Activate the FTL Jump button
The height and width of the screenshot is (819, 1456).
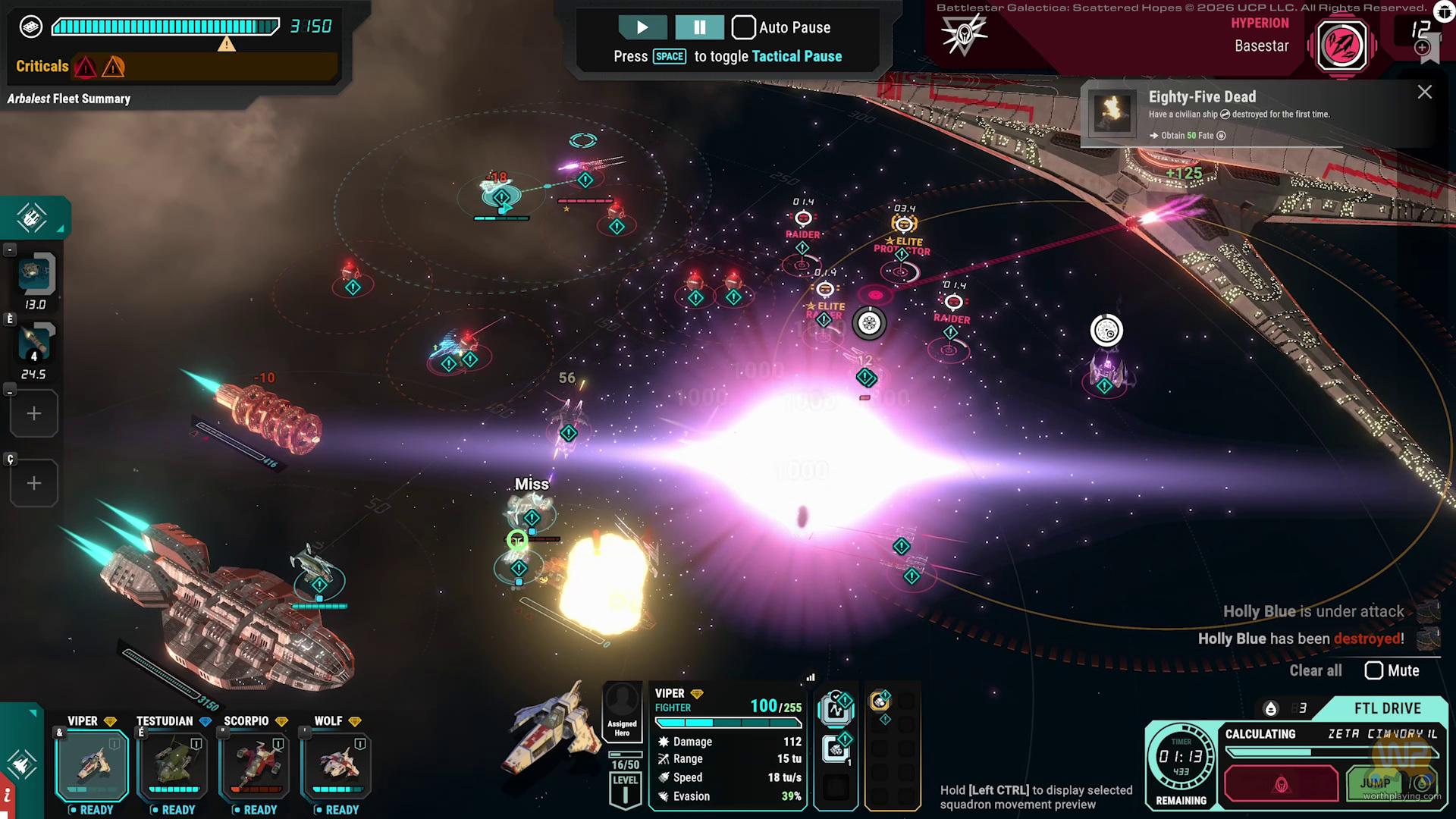[1376, 783]
